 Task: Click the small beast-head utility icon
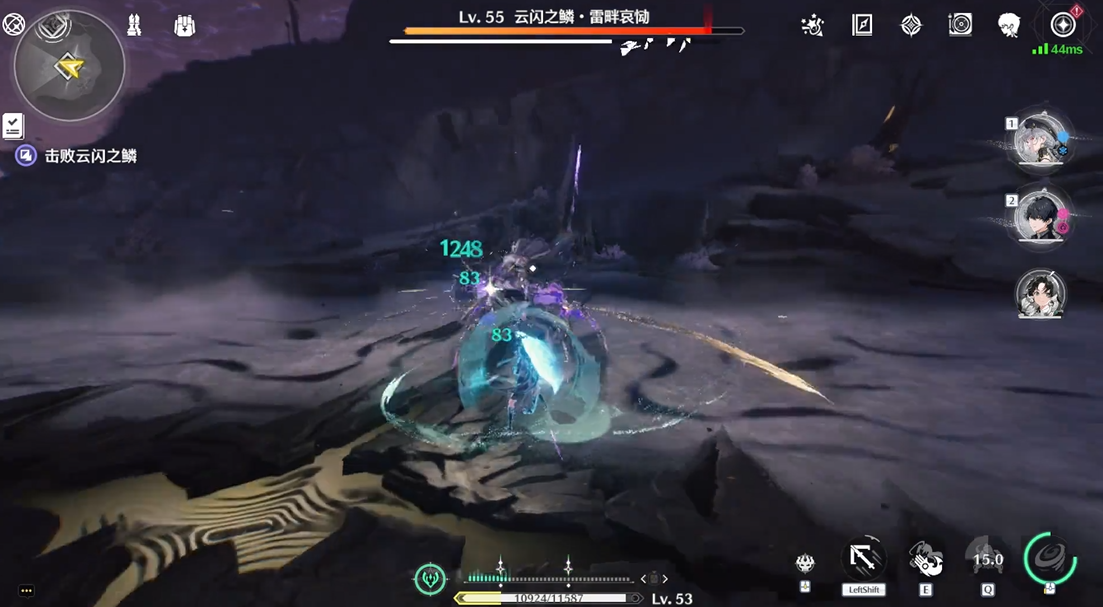click(x=805, y=564)
